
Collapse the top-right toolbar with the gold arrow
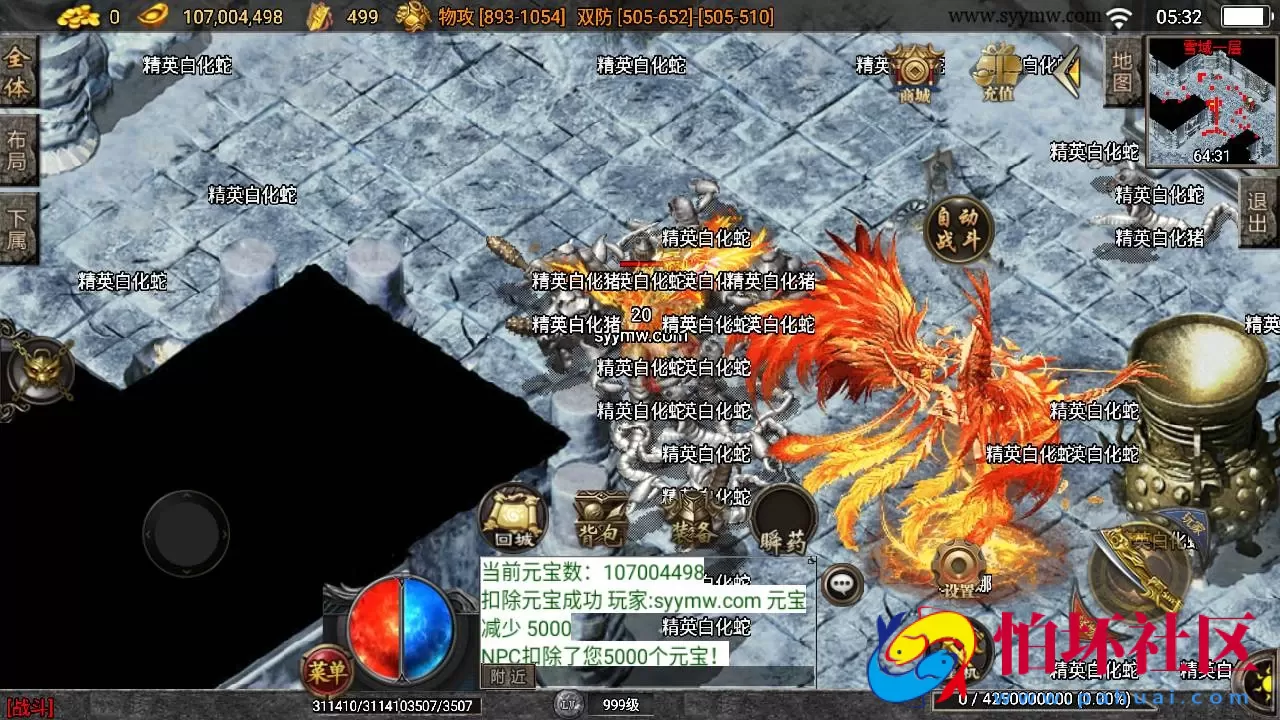tap(1072, 70)
